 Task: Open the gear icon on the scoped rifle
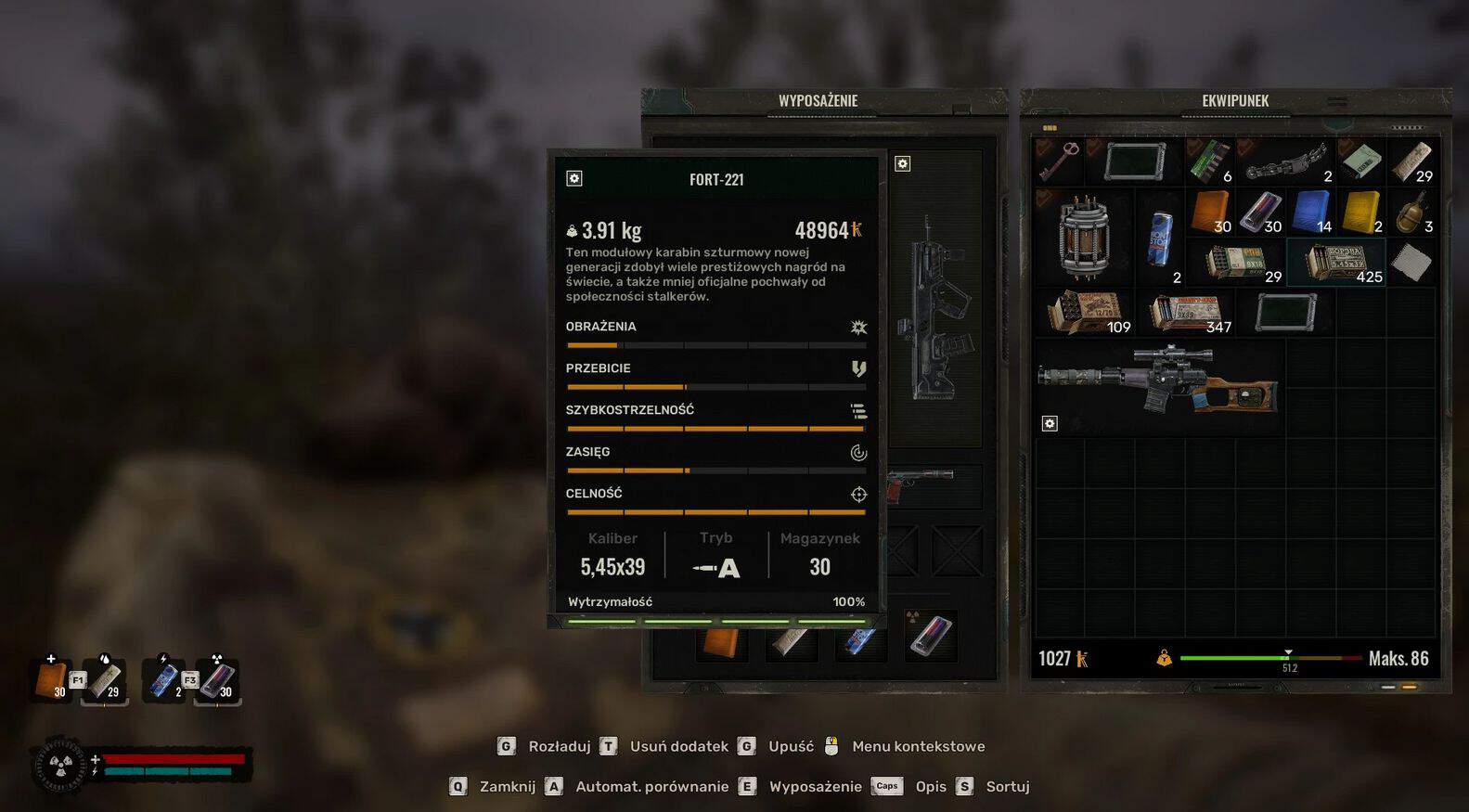point(1050,424)
